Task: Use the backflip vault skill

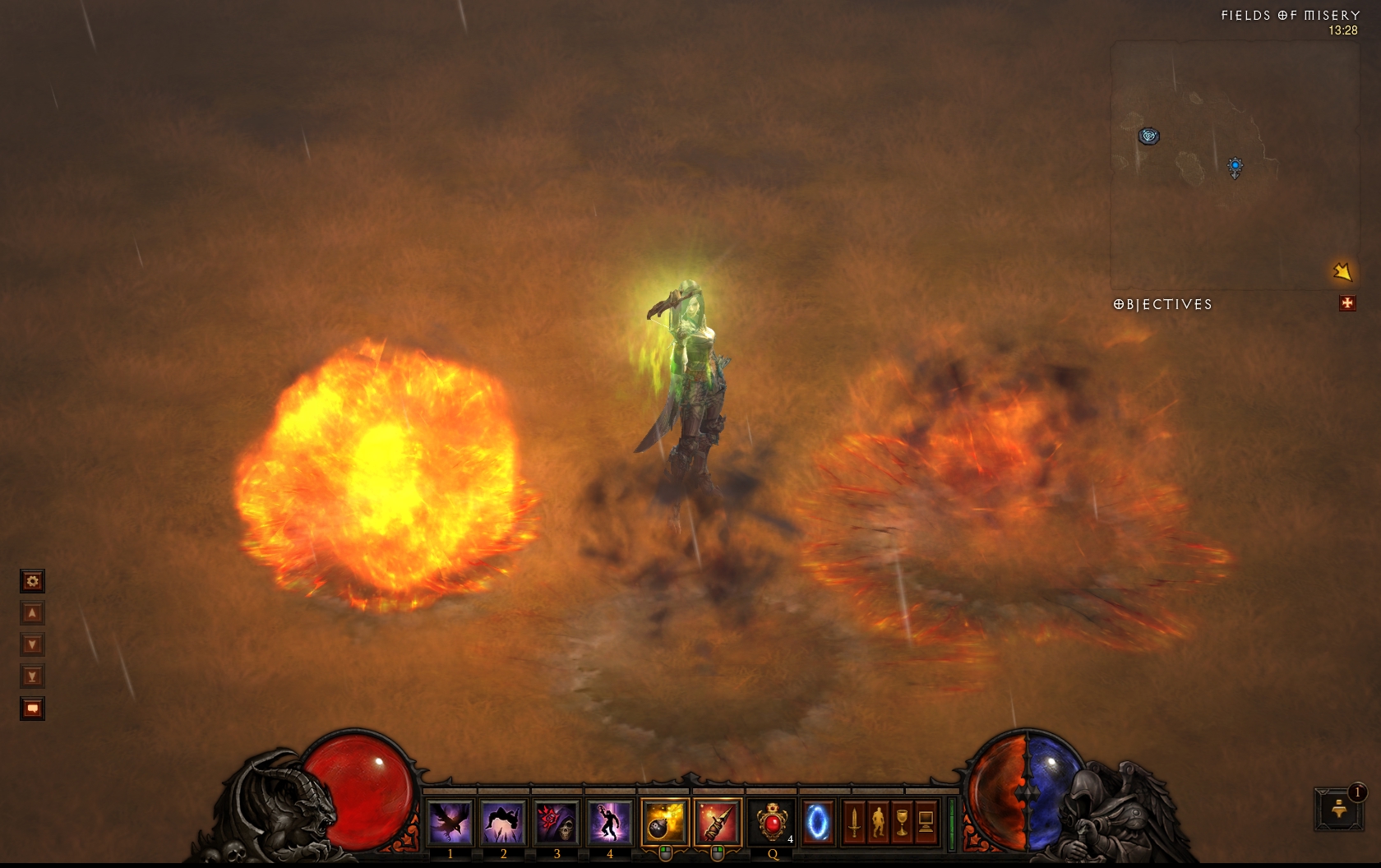Action: tap(503, 821)
